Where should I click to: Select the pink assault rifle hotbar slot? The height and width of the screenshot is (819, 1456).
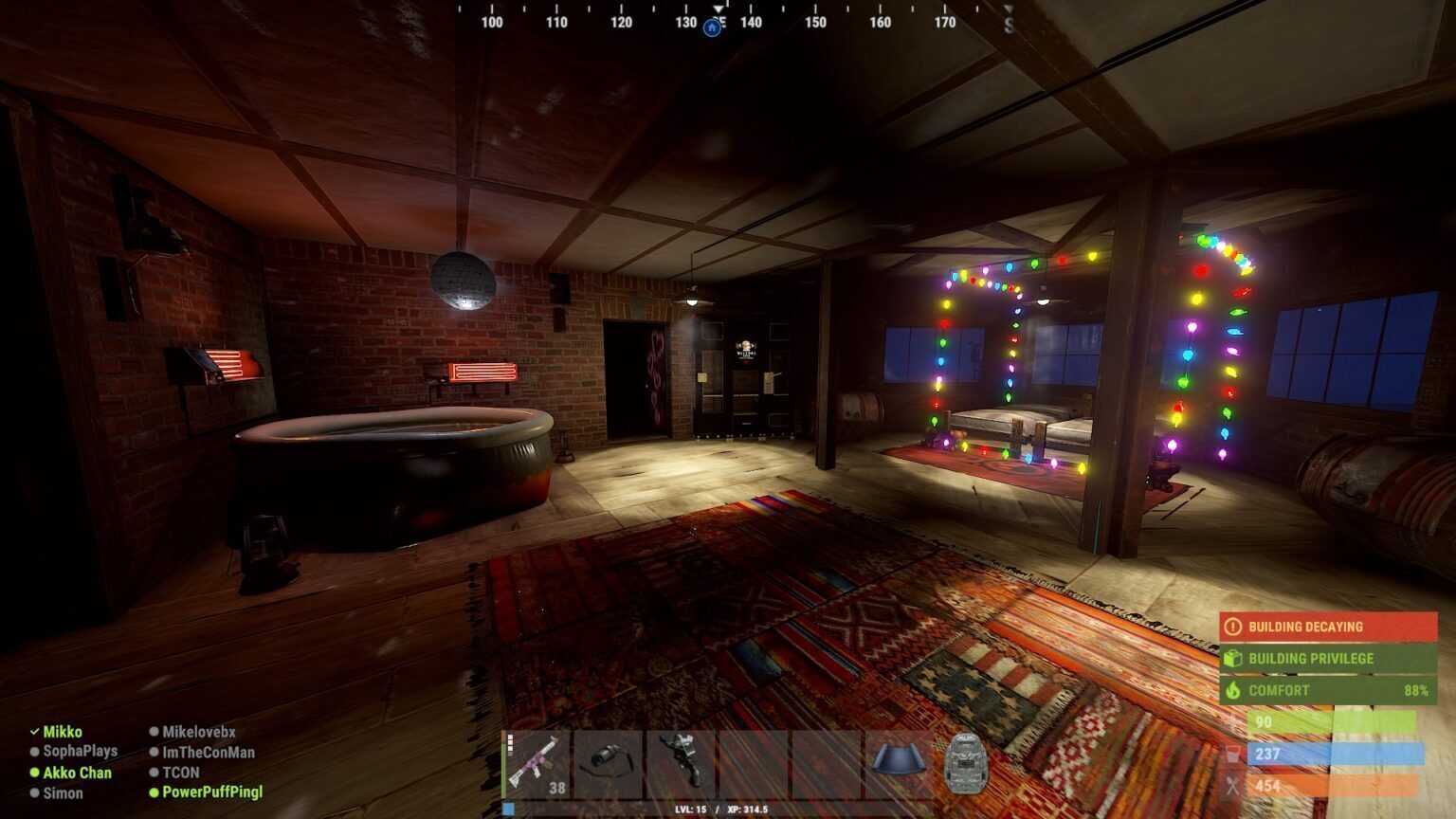536,764
